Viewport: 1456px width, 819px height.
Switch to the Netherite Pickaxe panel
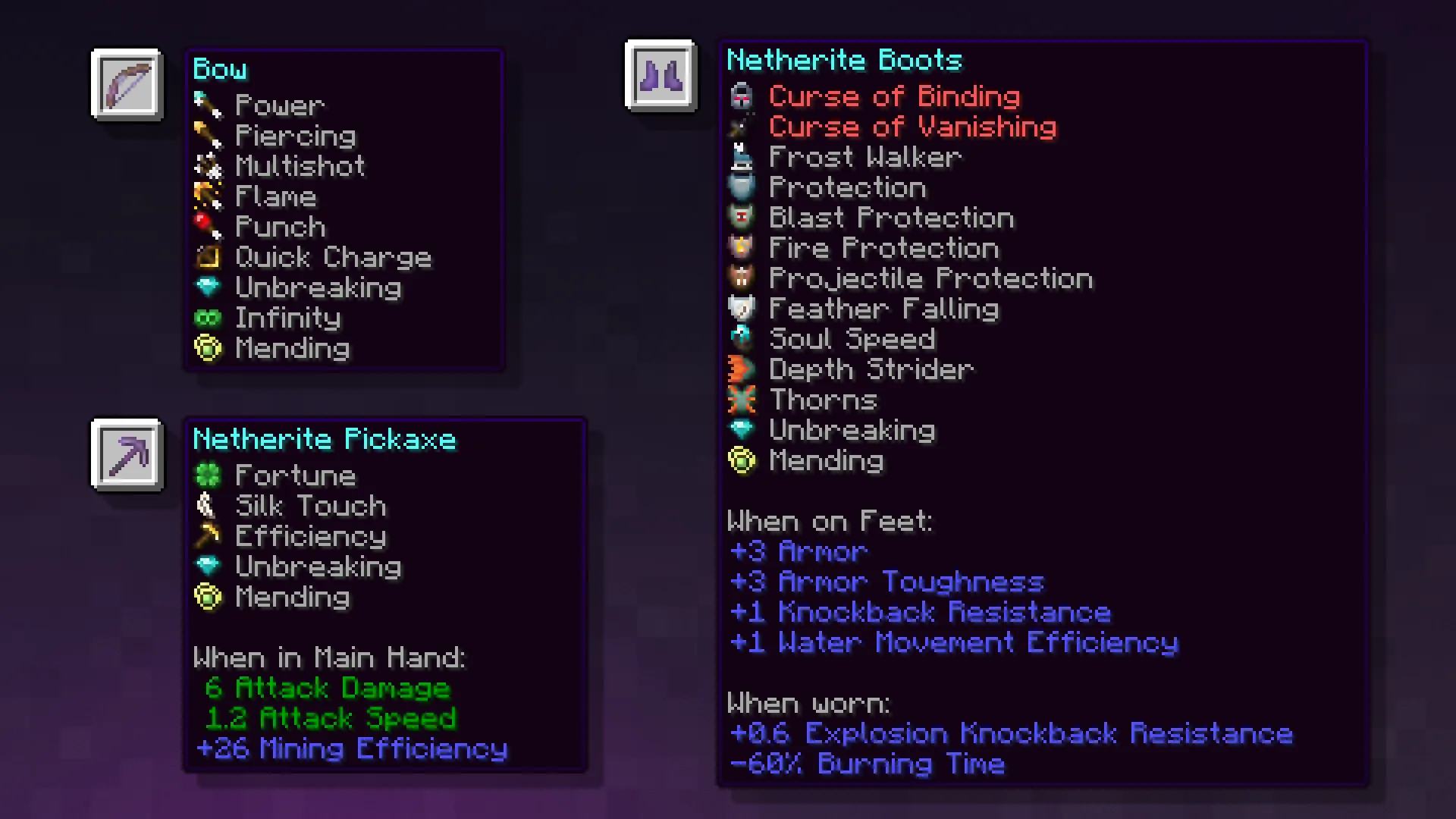[x=325, y=439]
